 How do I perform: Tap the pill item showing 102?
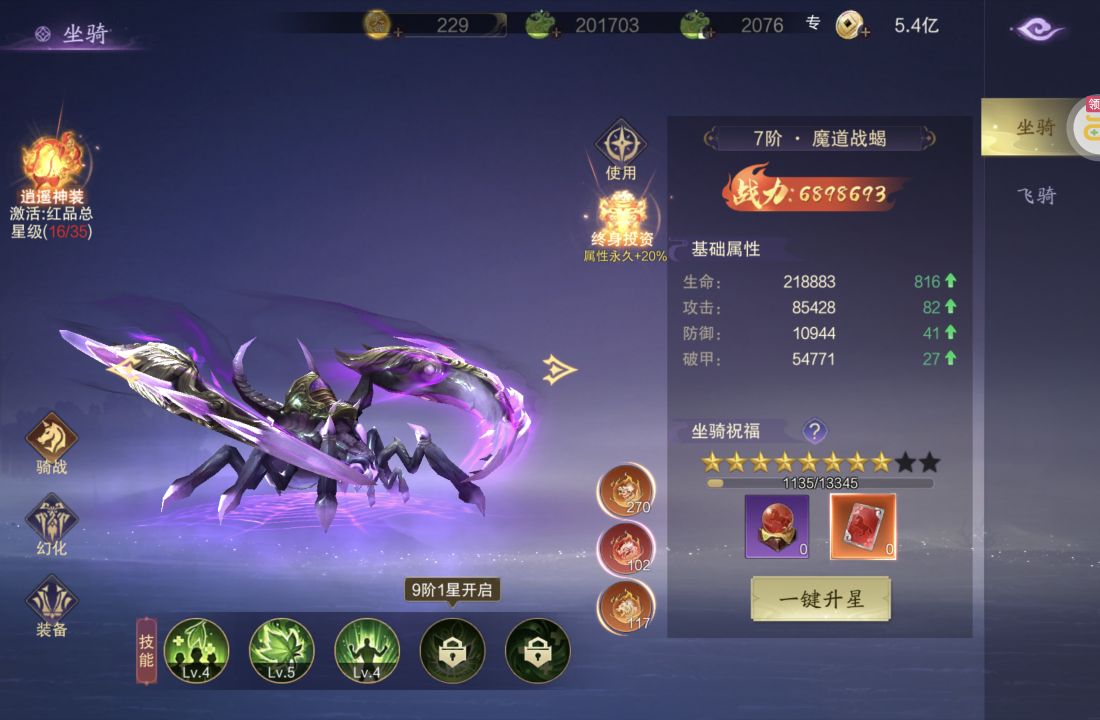(626, 549)
